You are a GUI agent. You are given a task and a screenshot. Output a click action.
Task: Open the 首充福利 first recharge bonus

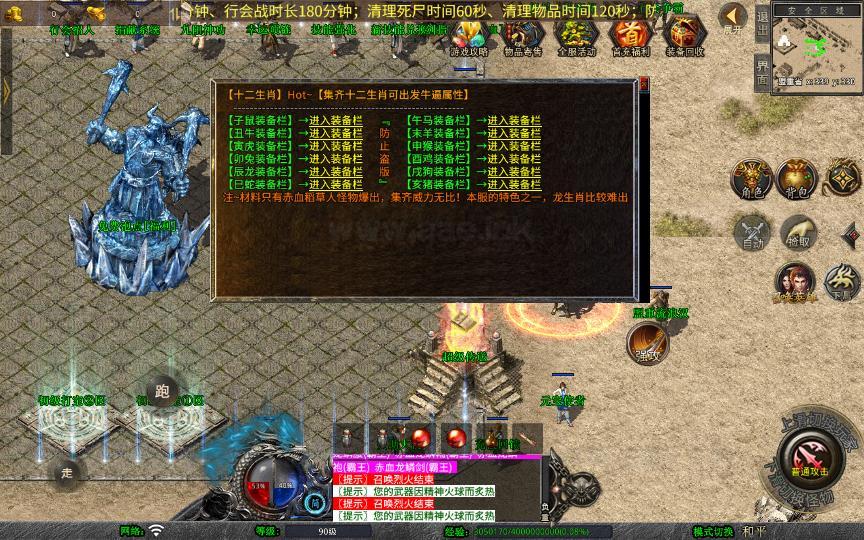[x=630, y=37]
